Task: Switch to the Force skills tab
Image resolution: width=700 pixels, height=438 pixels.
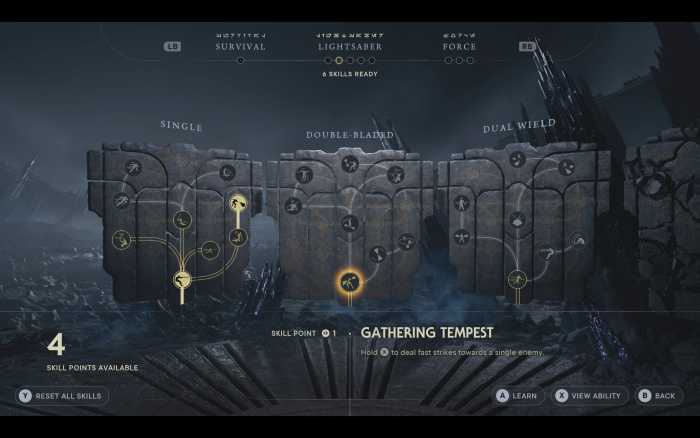Action: tap(459, 46)
